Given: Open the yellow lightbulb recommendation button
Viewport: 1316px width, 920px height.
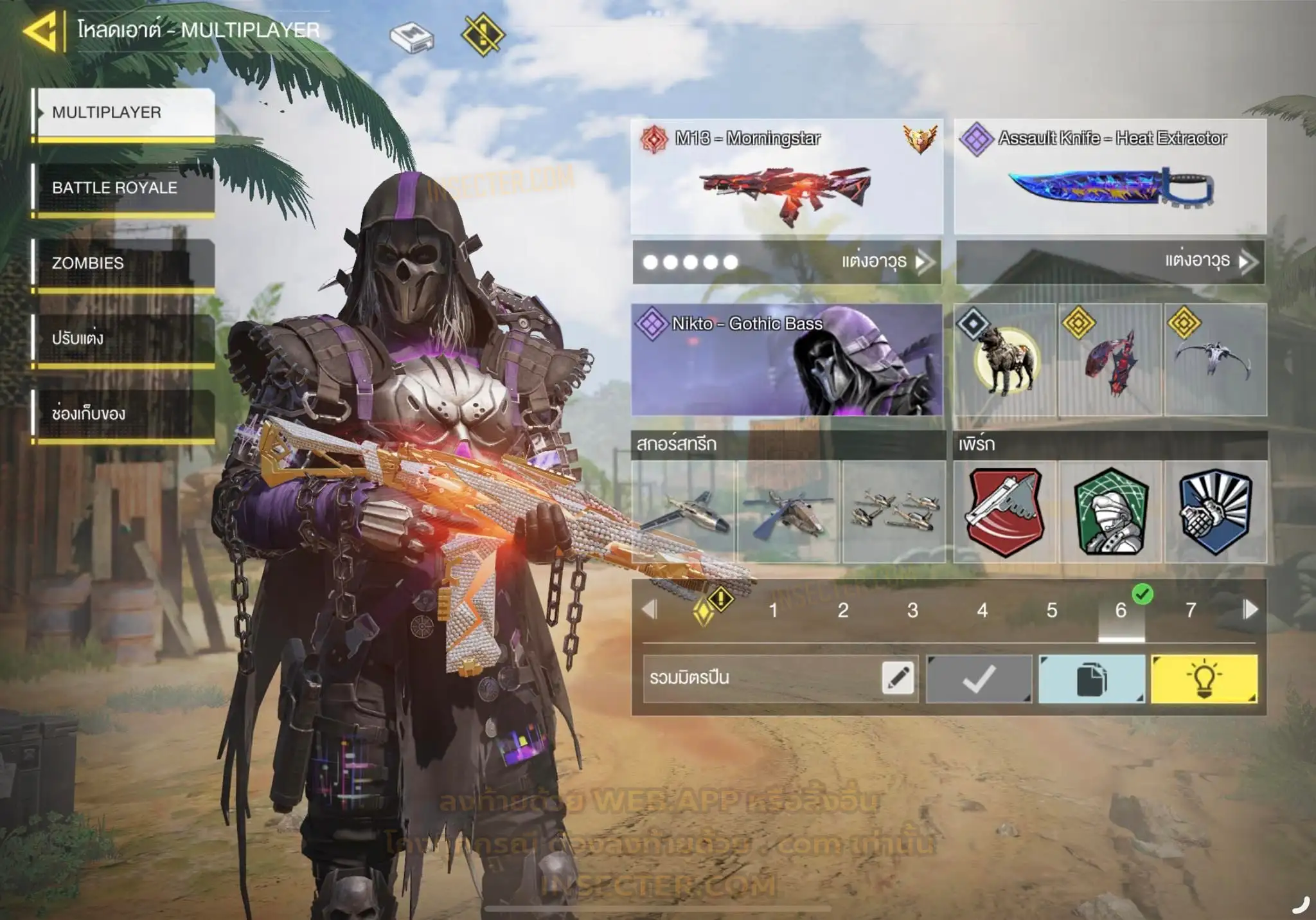Looking at the screenshot, I should click(1204, 679).
